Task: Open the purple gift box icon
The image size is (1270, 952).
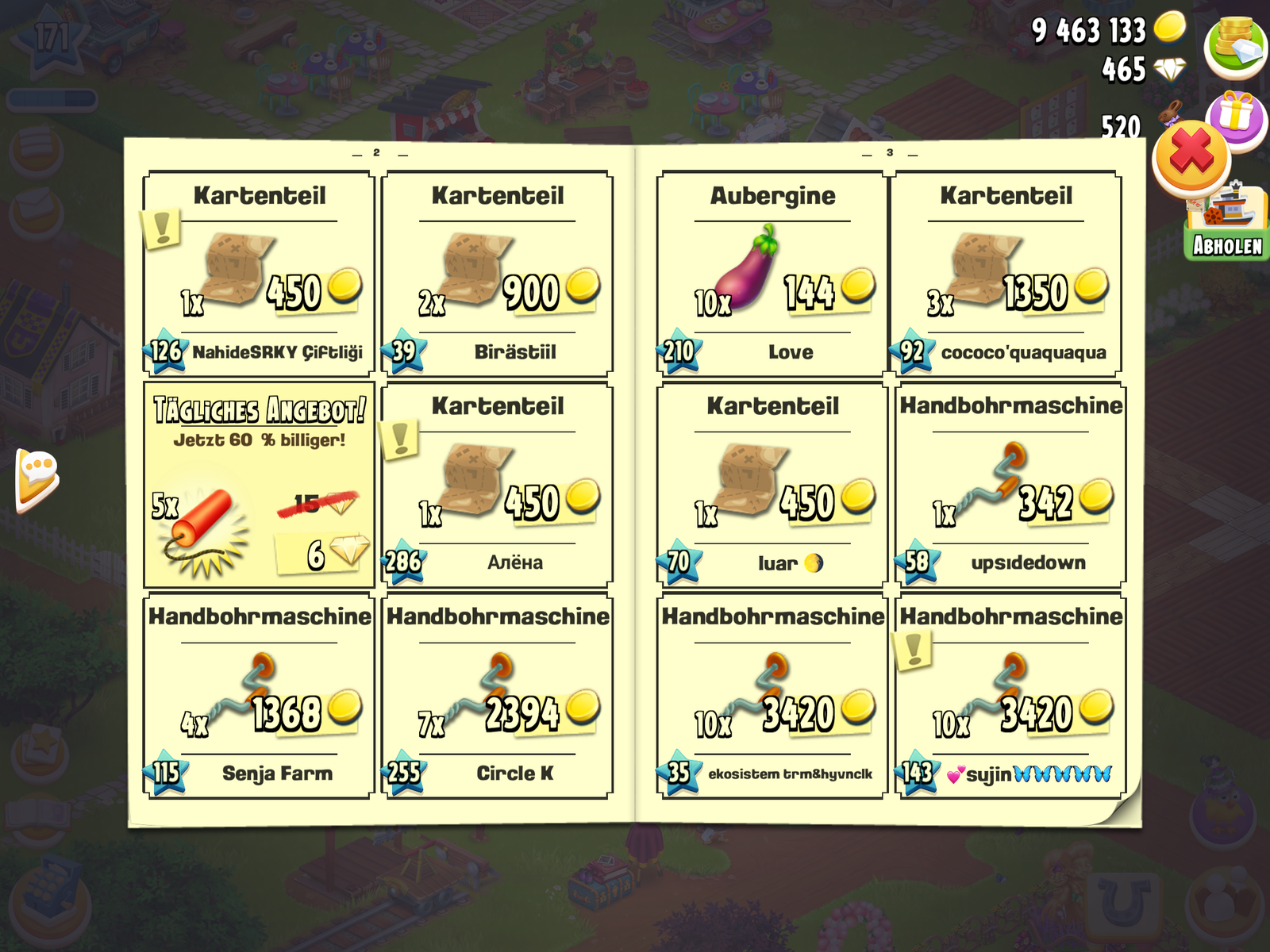Action: [1238, 115]
